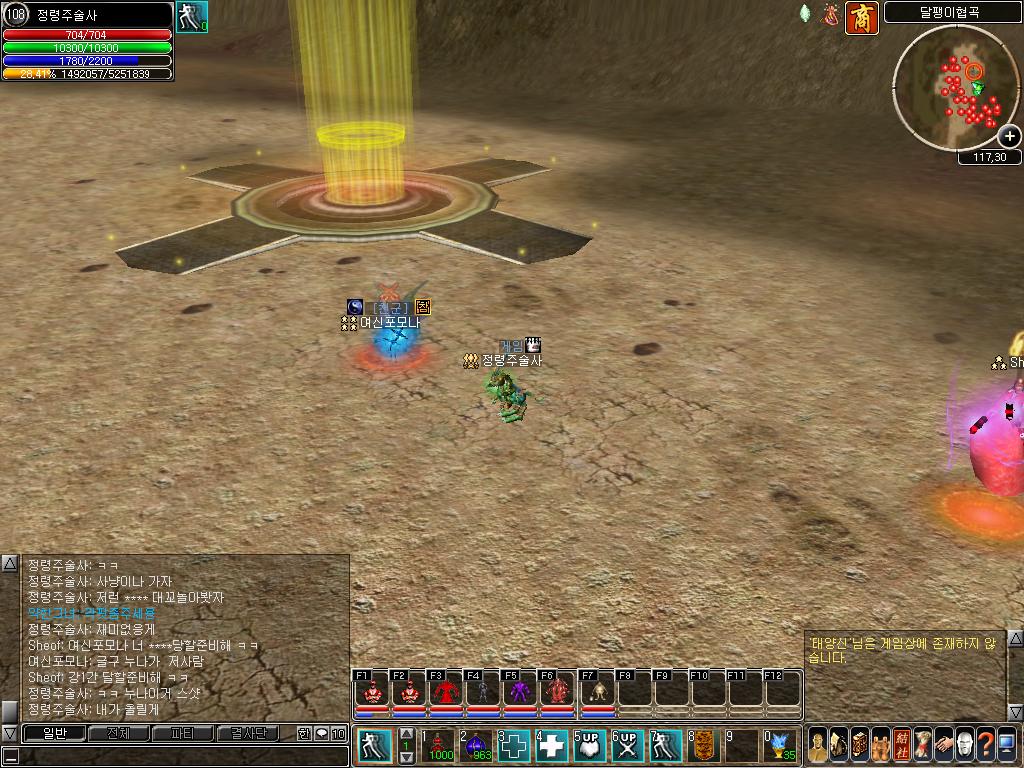The height and width of the screenshot is (768, 1024).
Task: Open the red question mark help icon
Action: click(x=984, y=746)
